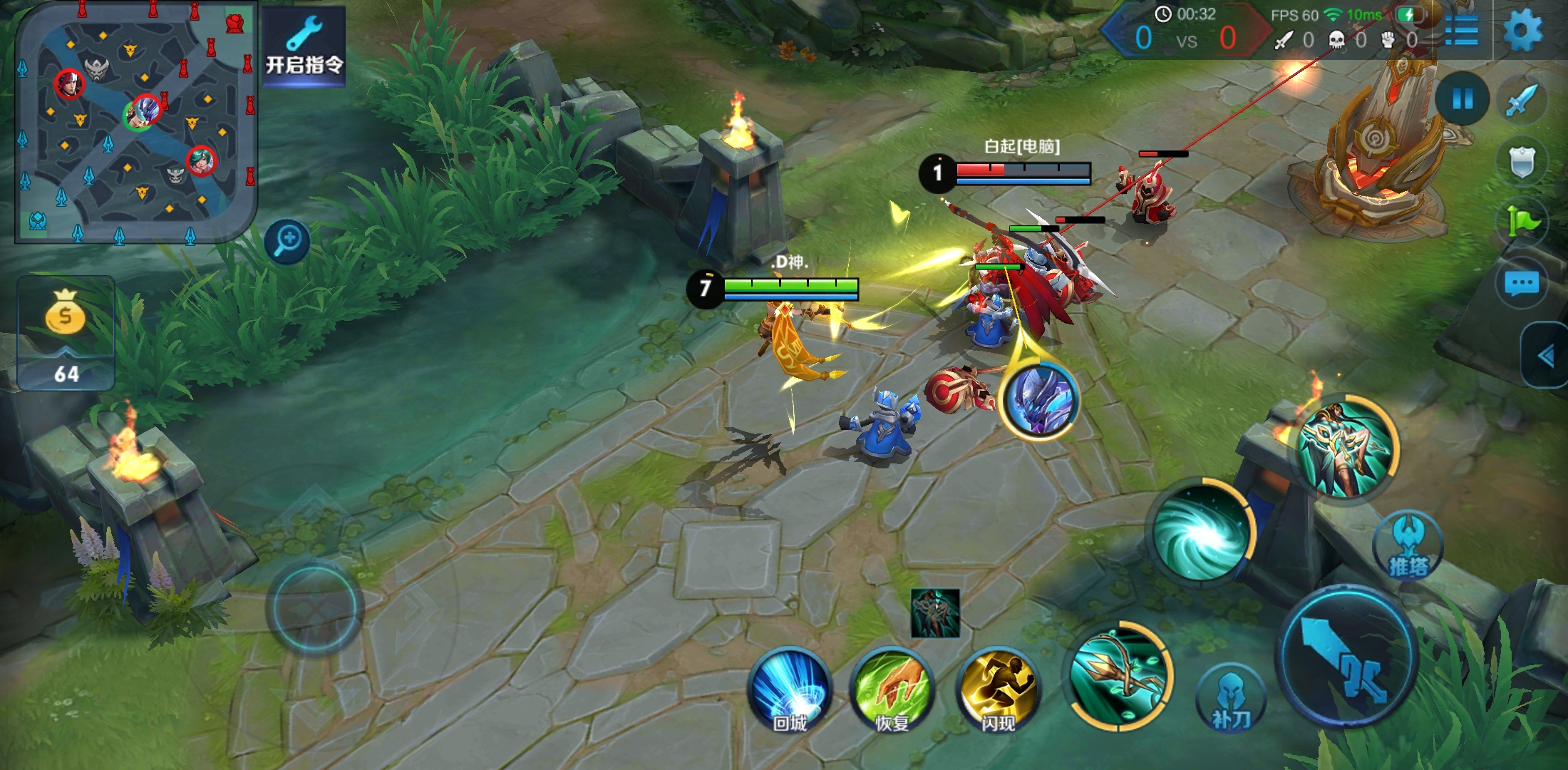
Task: Send the shield retreat signal
Action: point(1522,163)
